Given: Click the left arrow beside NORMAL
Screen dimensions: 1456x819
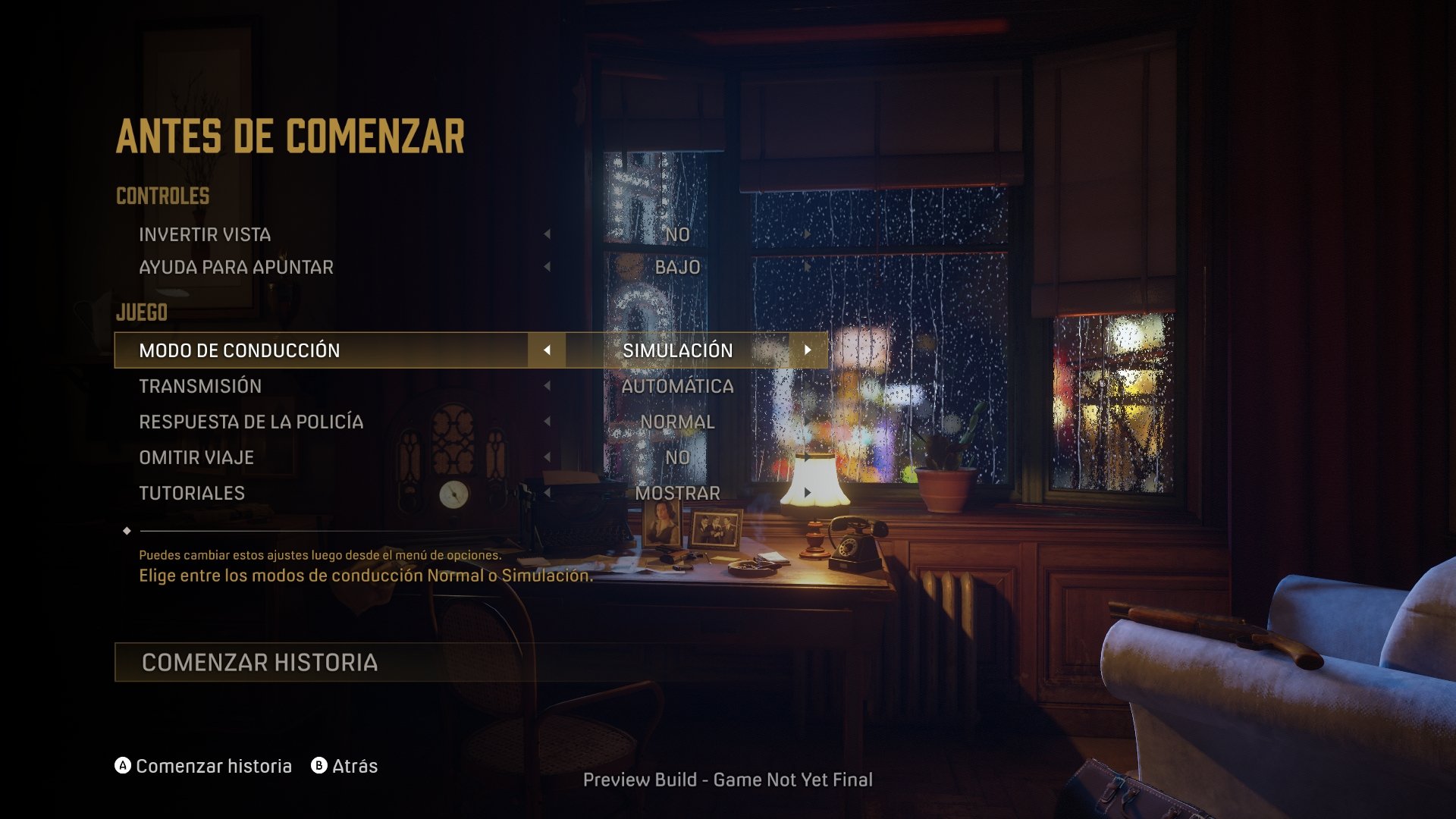Looking at the screenshot, I should [x=548, y=422].
